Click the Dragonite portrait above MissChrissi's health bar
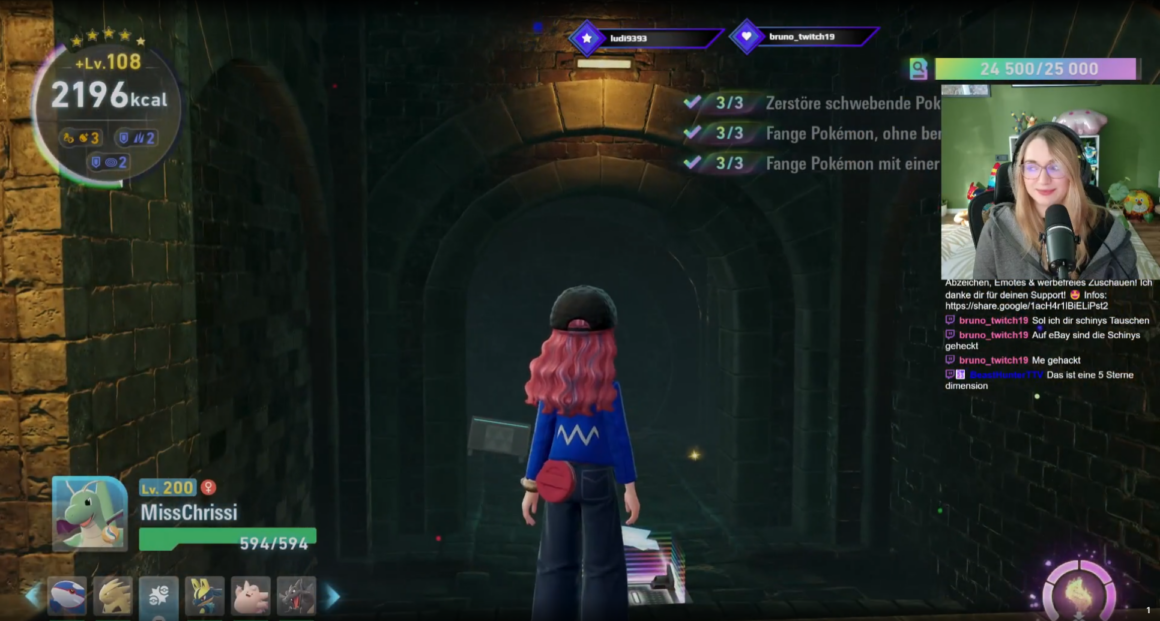The height and width of the screenshot is (621, 1160). (90, 512)
